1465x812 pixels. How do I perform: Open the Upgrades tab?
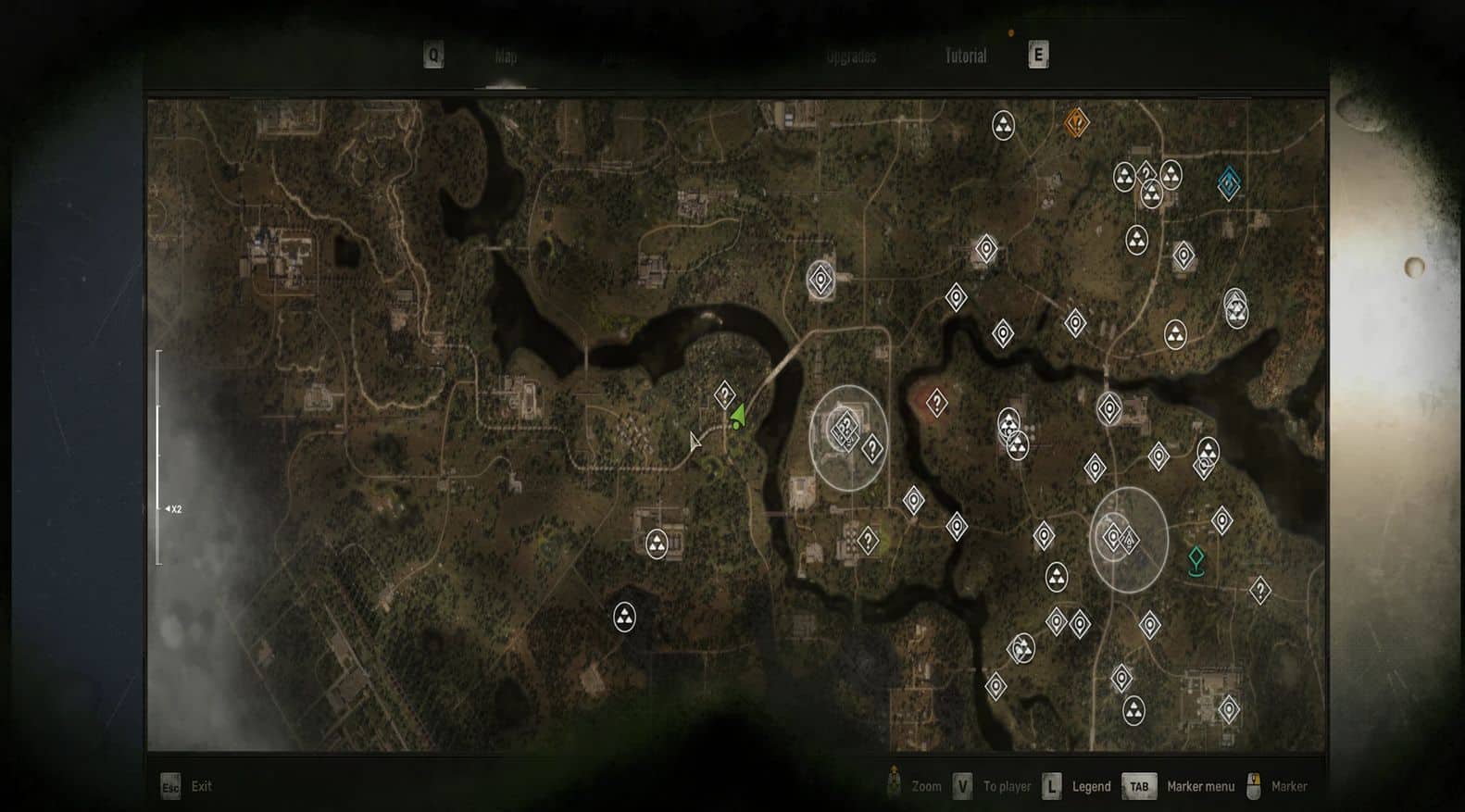click(x=850, y=56)
